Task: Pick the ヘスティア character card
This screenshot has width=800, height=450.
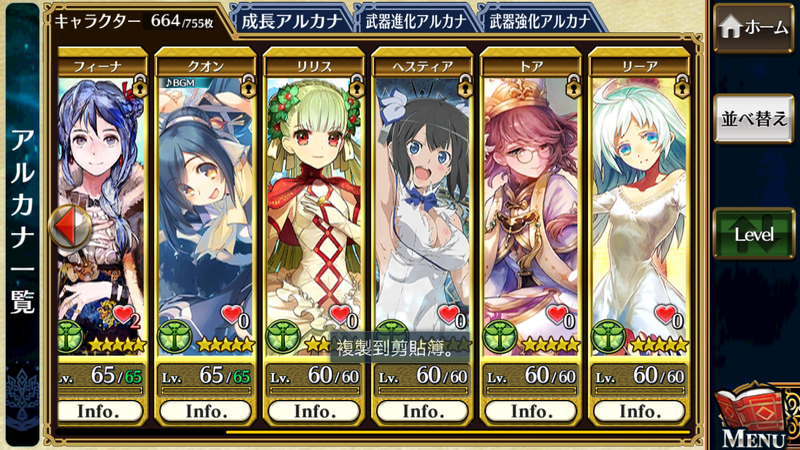Action: click(421, 200)
